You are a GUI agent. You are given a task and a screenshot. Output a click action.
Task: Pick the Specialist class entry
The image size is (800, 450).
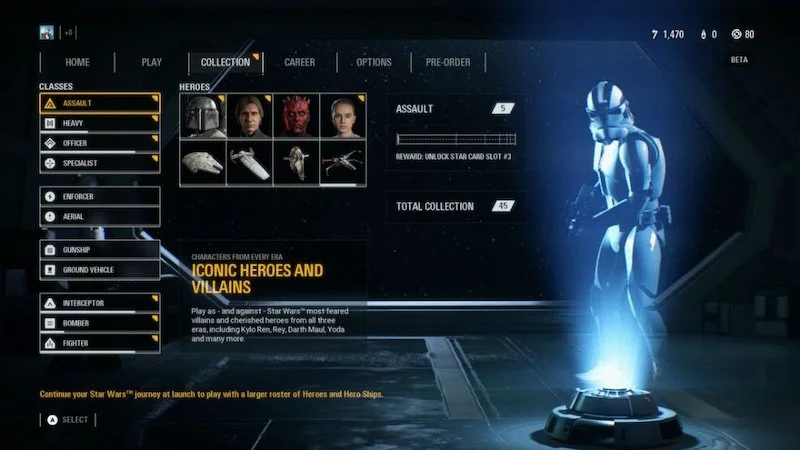[99, 163]
